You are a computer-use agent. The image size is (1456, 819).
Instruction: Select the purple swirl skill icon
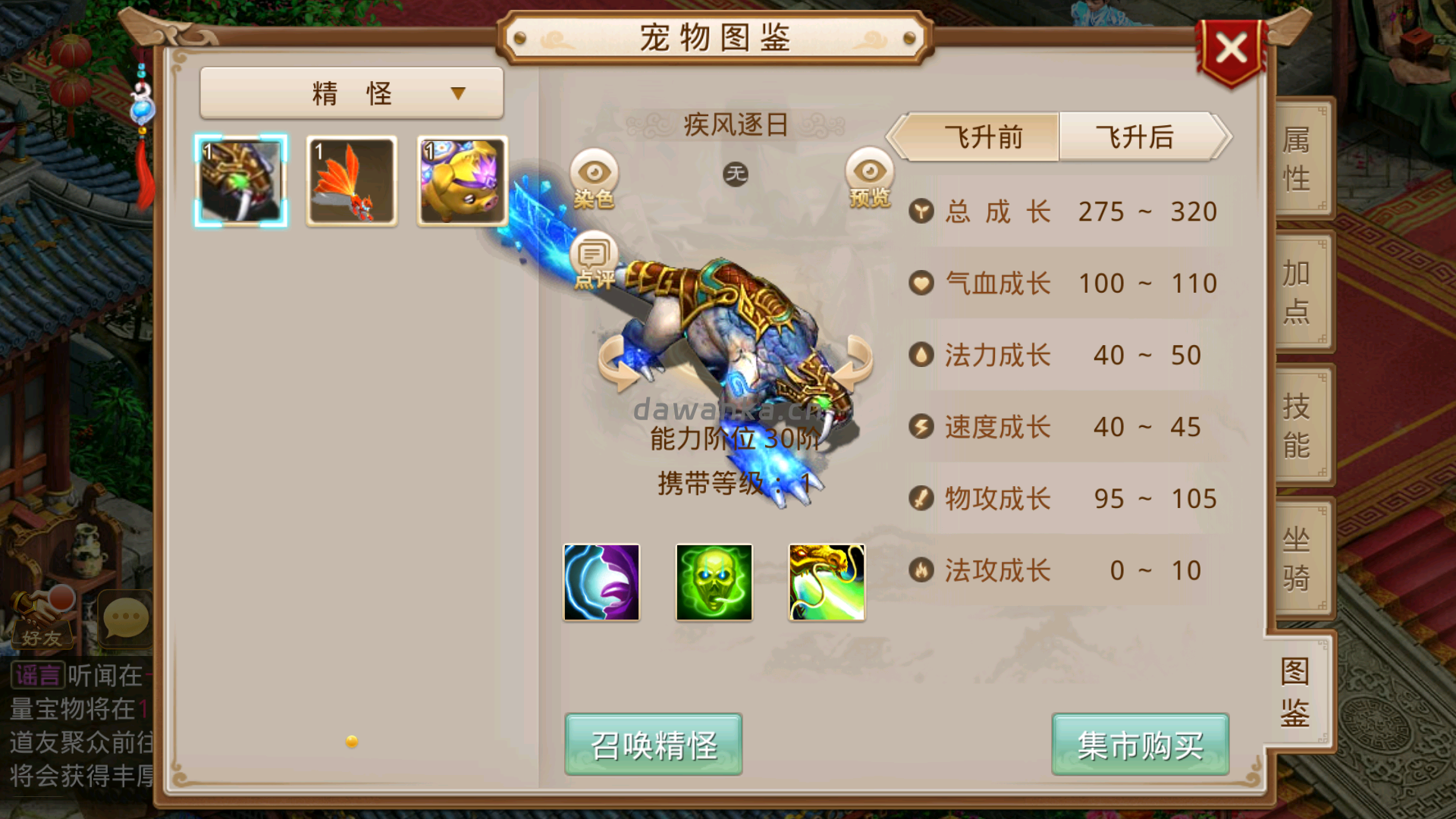[x=601, y=582]
